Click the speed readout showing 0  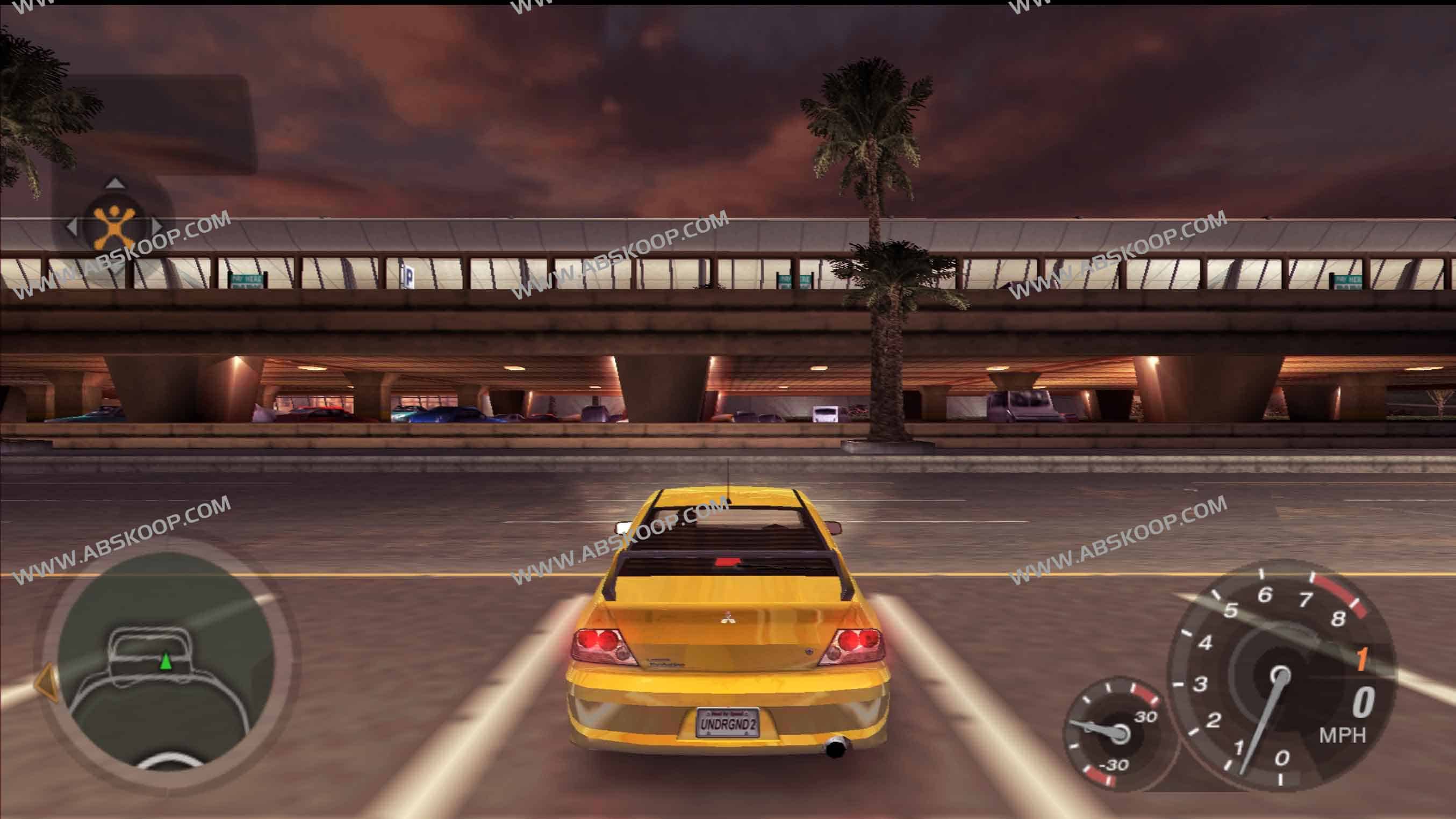1365,702
